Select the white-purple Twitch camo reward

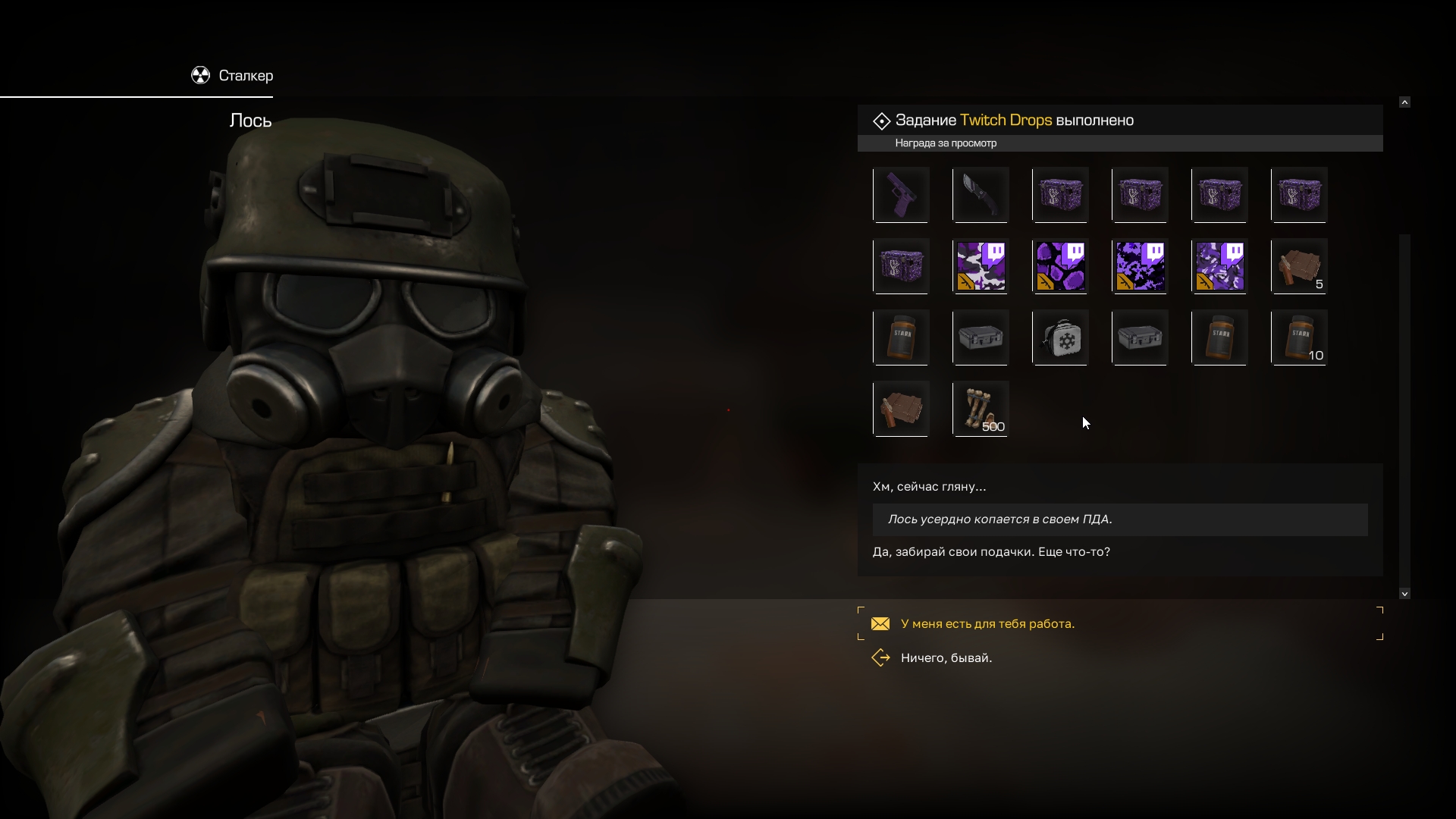tap(981, 266)
